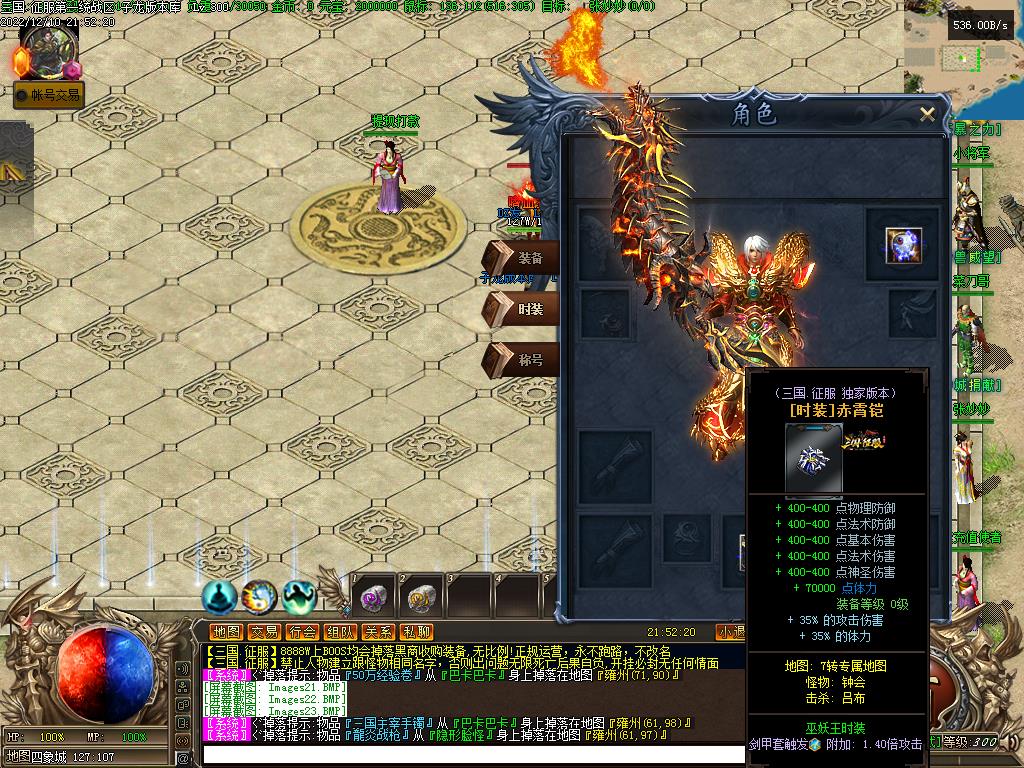The width and height of the screenshot is (1024, 768).
Task: Open the 时装 fashion tab
Action: (521, 310)
